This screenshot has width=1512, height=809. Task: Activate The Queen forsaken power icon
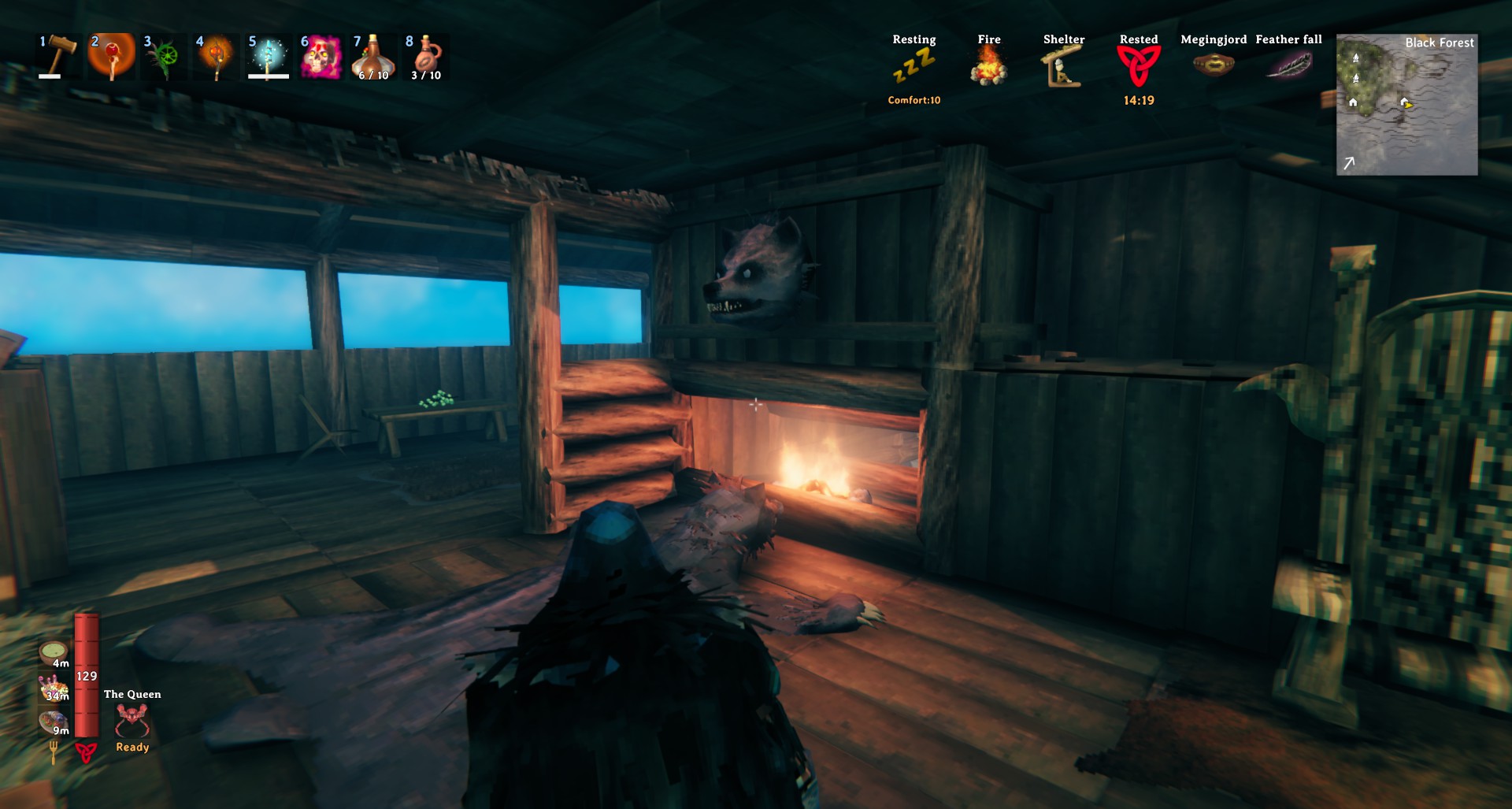tap(132, 720)
